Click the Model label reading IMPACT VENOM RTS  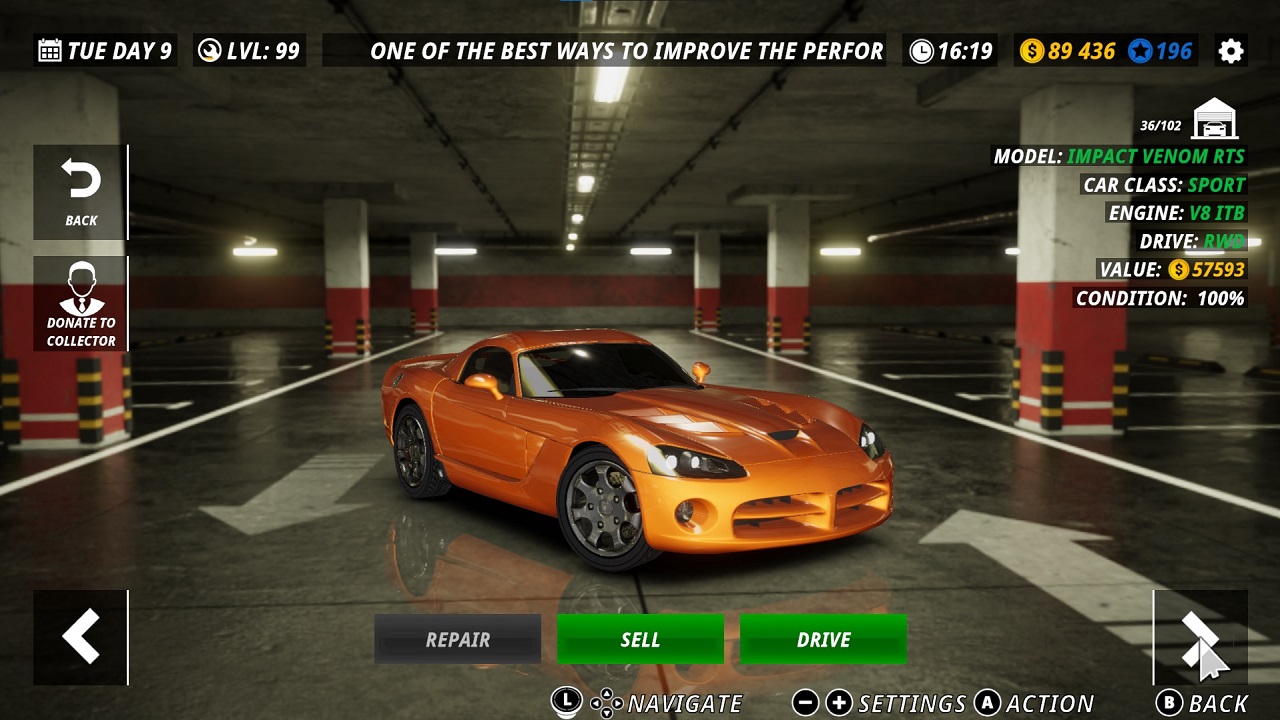coord(1118,157)
